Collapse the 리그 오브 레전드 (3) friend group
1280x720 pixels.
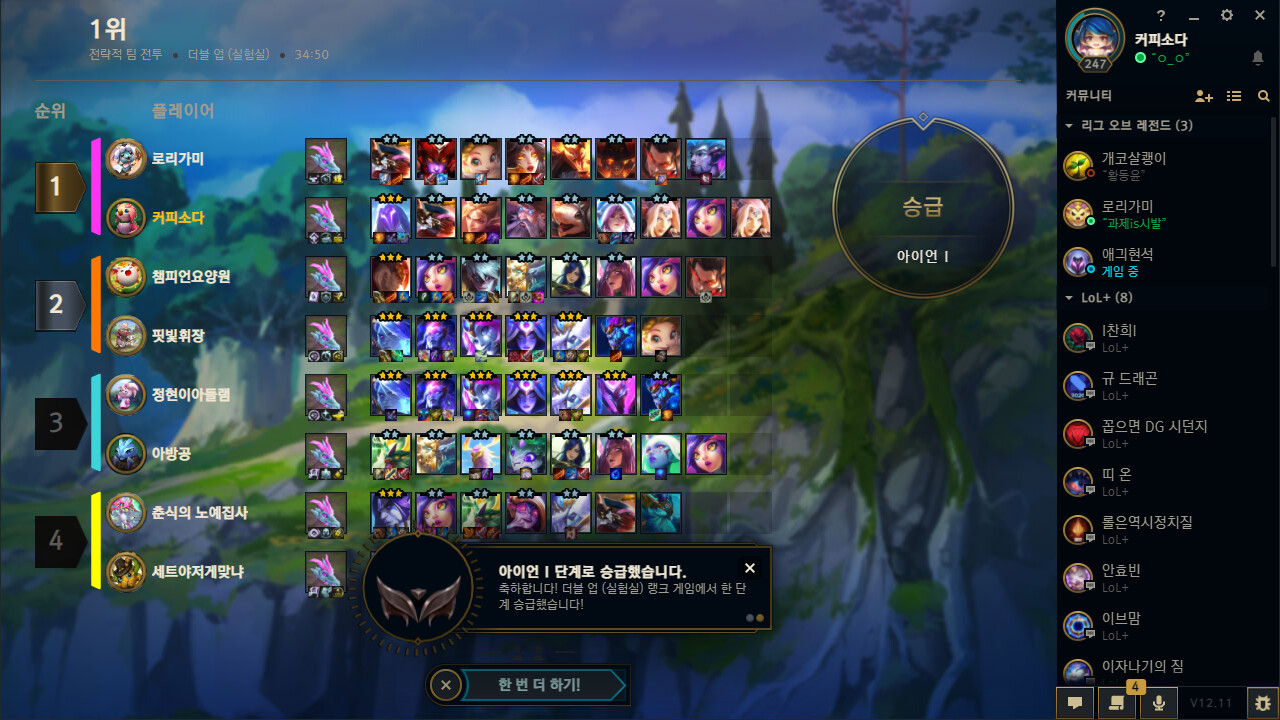(1068, 125)
